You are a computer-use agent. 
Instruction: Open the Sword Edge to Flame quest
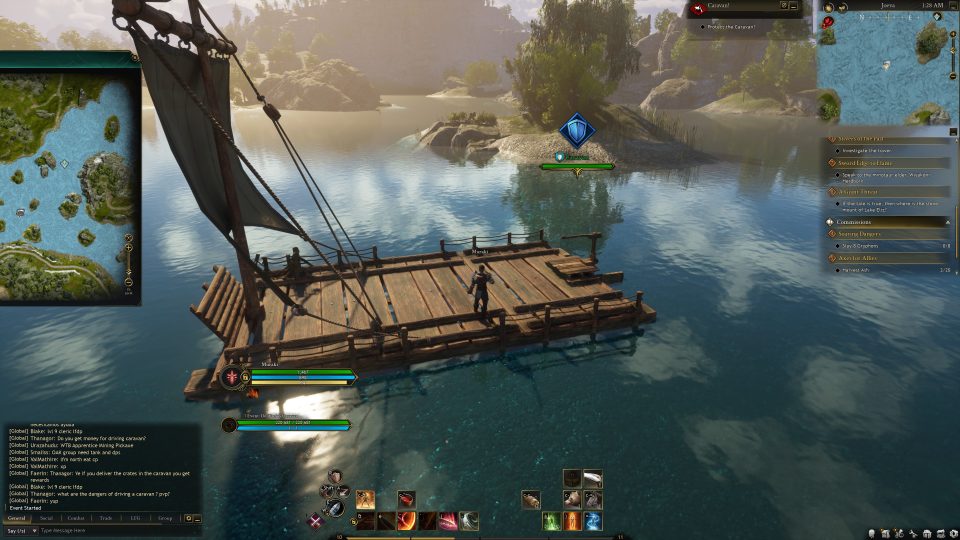point(866,162)
